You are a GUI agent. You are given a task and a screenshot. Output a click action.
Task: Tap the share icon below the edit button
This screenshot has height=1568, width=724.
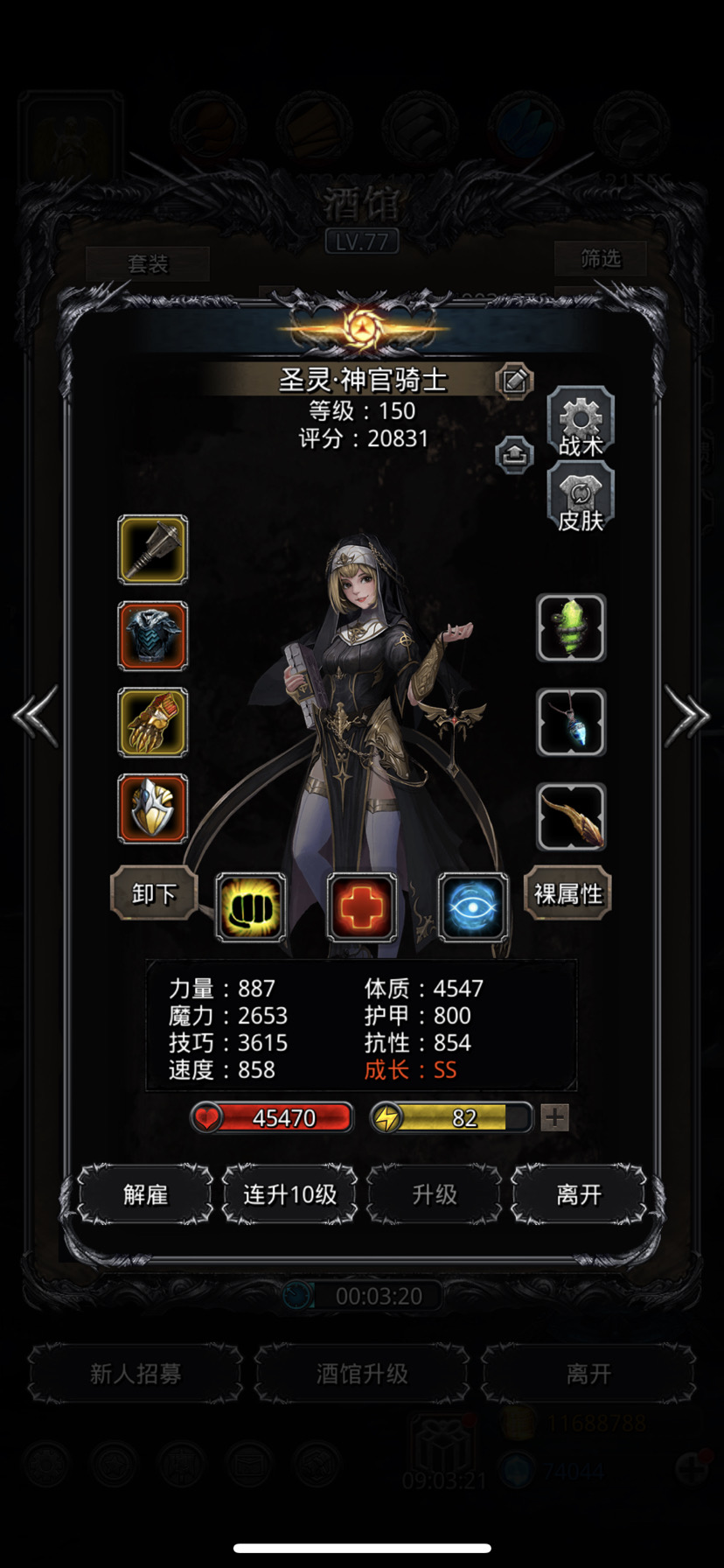514,455
